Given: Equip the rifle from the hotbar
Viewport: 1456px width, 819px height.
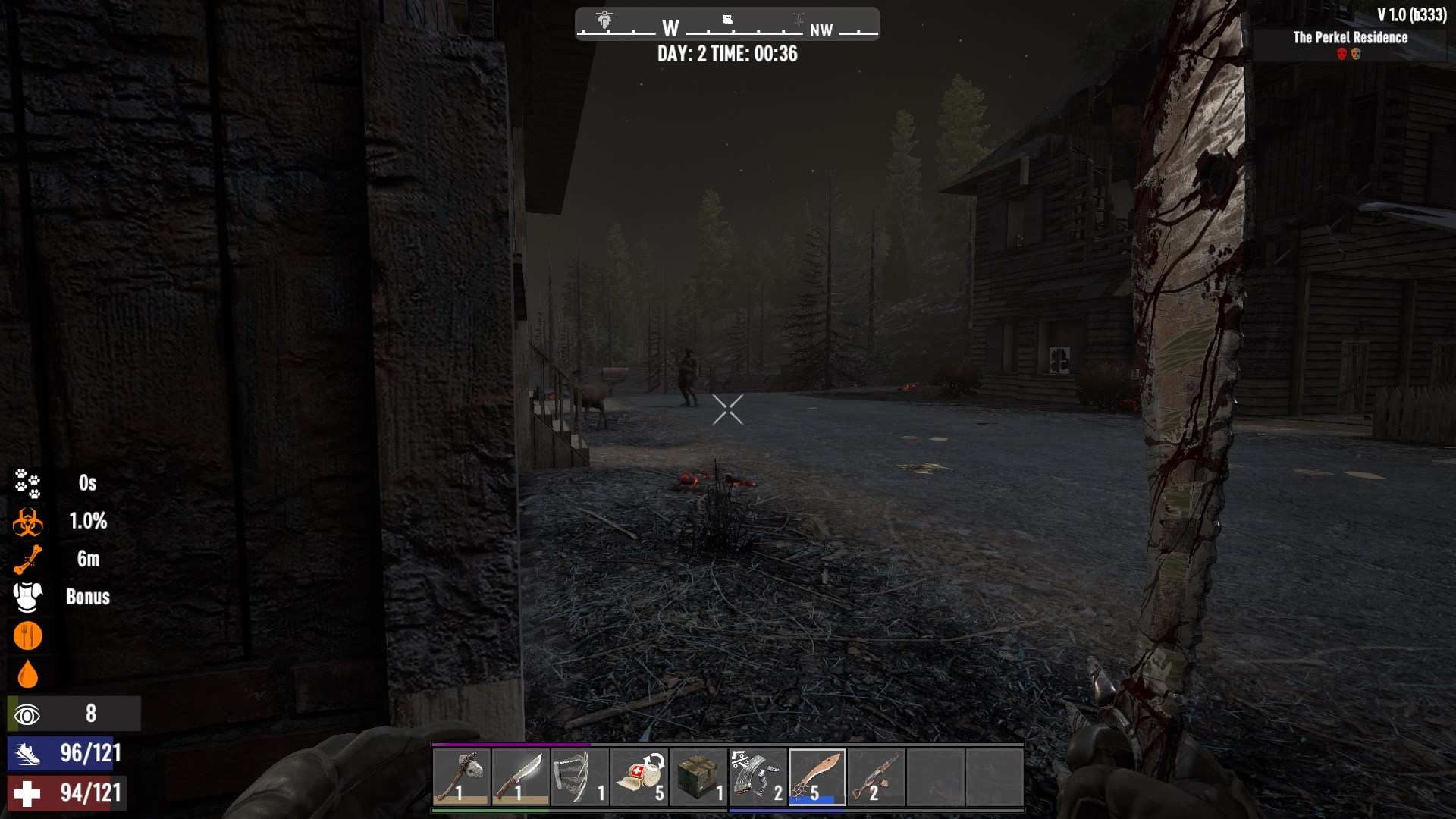Looking at the screenshot, I should (x=876, y=777).
